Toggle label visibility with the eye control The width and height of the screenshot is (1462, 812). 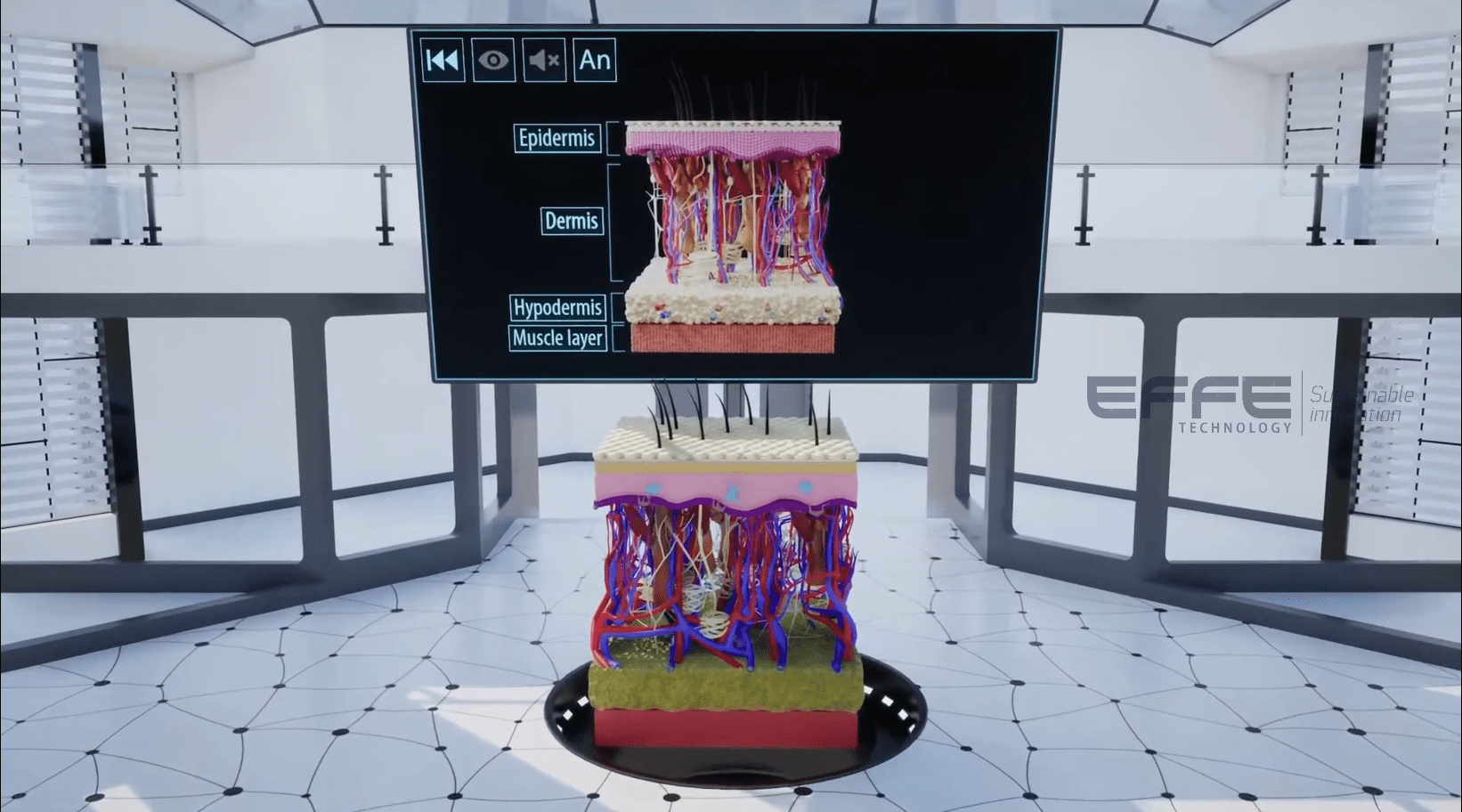tap(494, 61)
